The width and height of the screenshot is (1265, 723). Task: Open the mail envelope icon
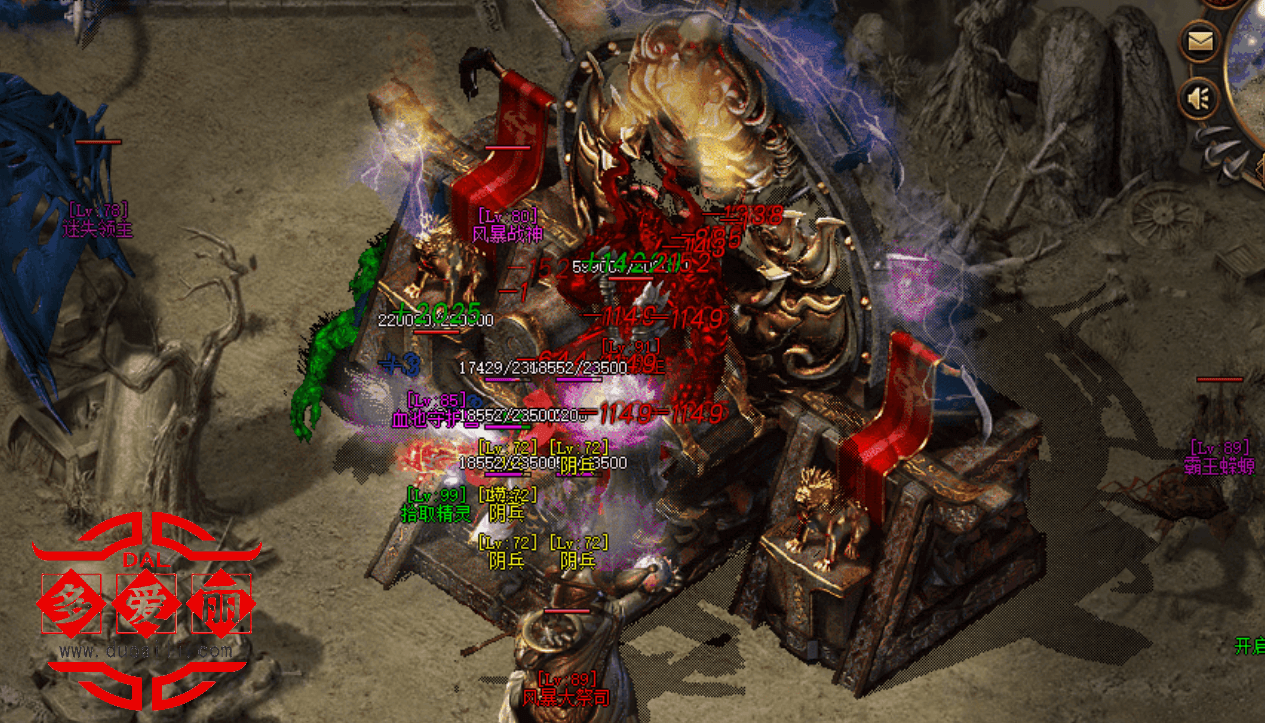click(x=1199, y=42)
